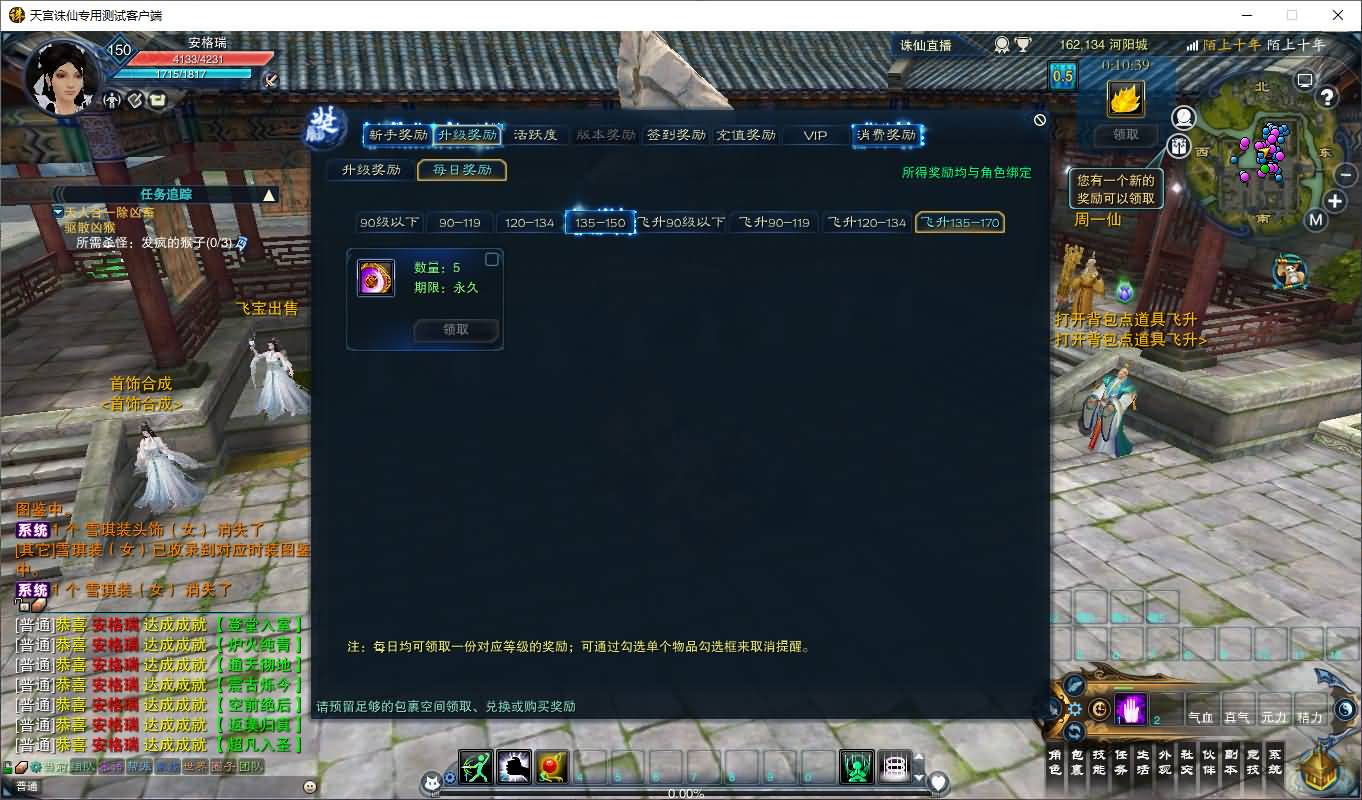The image size is (1362, 800).
Task: Switch to the 消费奖励 reward tab
Action: pyautogui.click(x=887, y=135)
